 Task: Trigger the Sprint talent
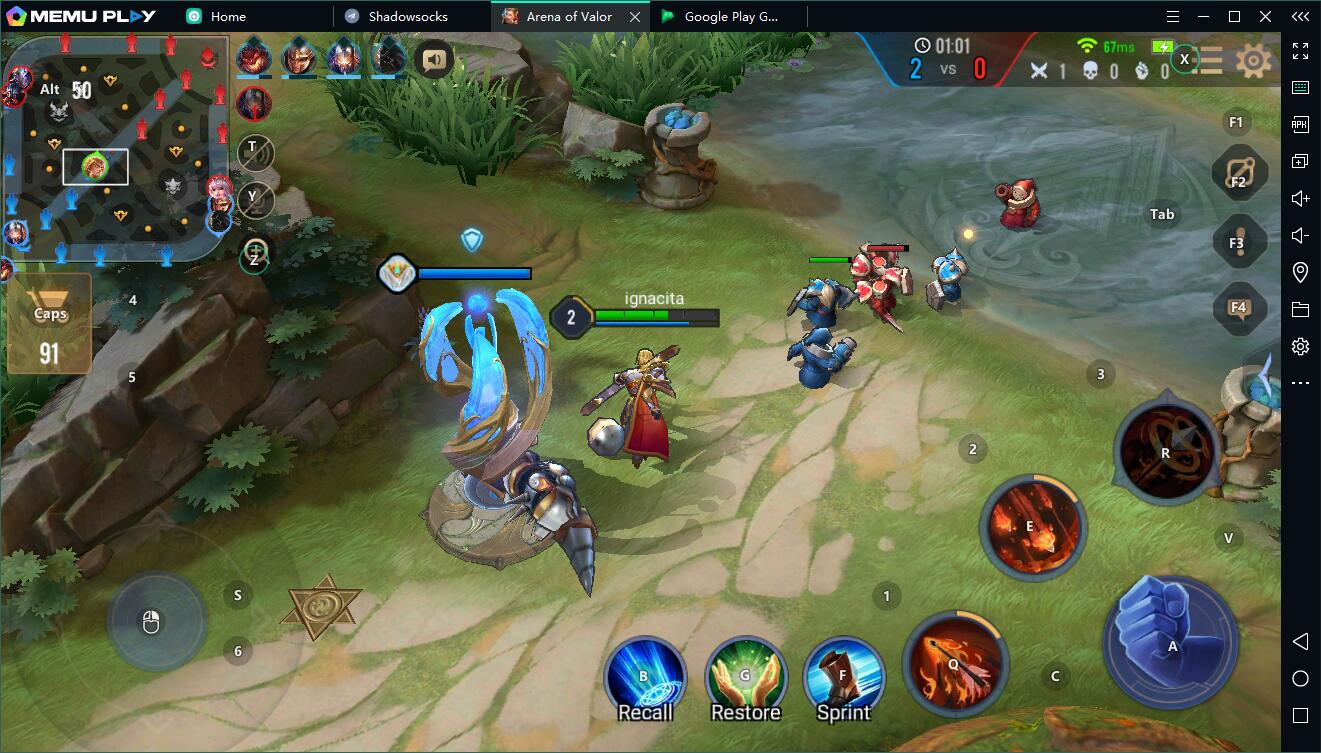tap(843, 677)
